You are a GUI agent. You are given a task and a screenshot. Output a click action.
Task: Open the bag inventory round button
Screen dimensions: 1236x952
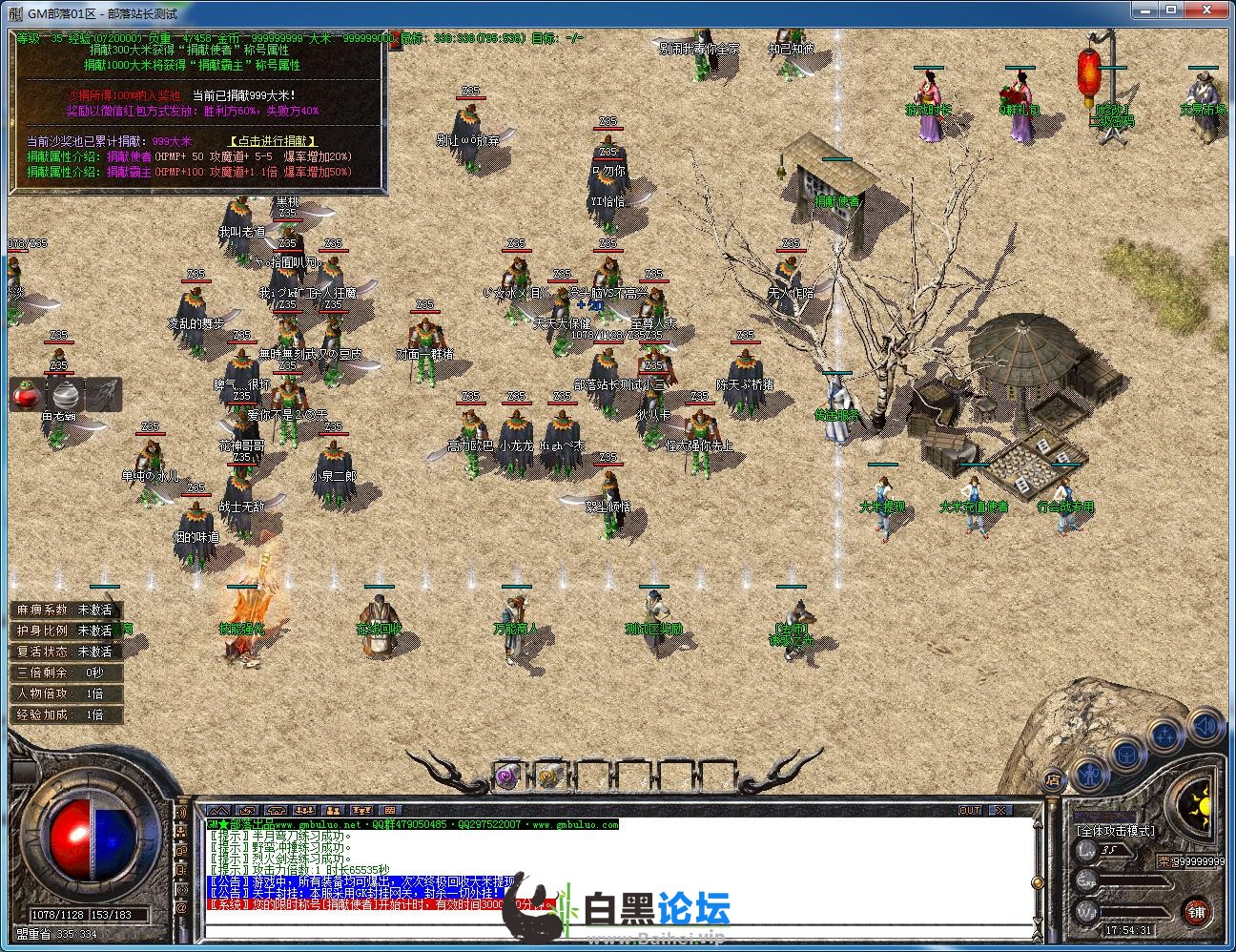coord(1126,755)
